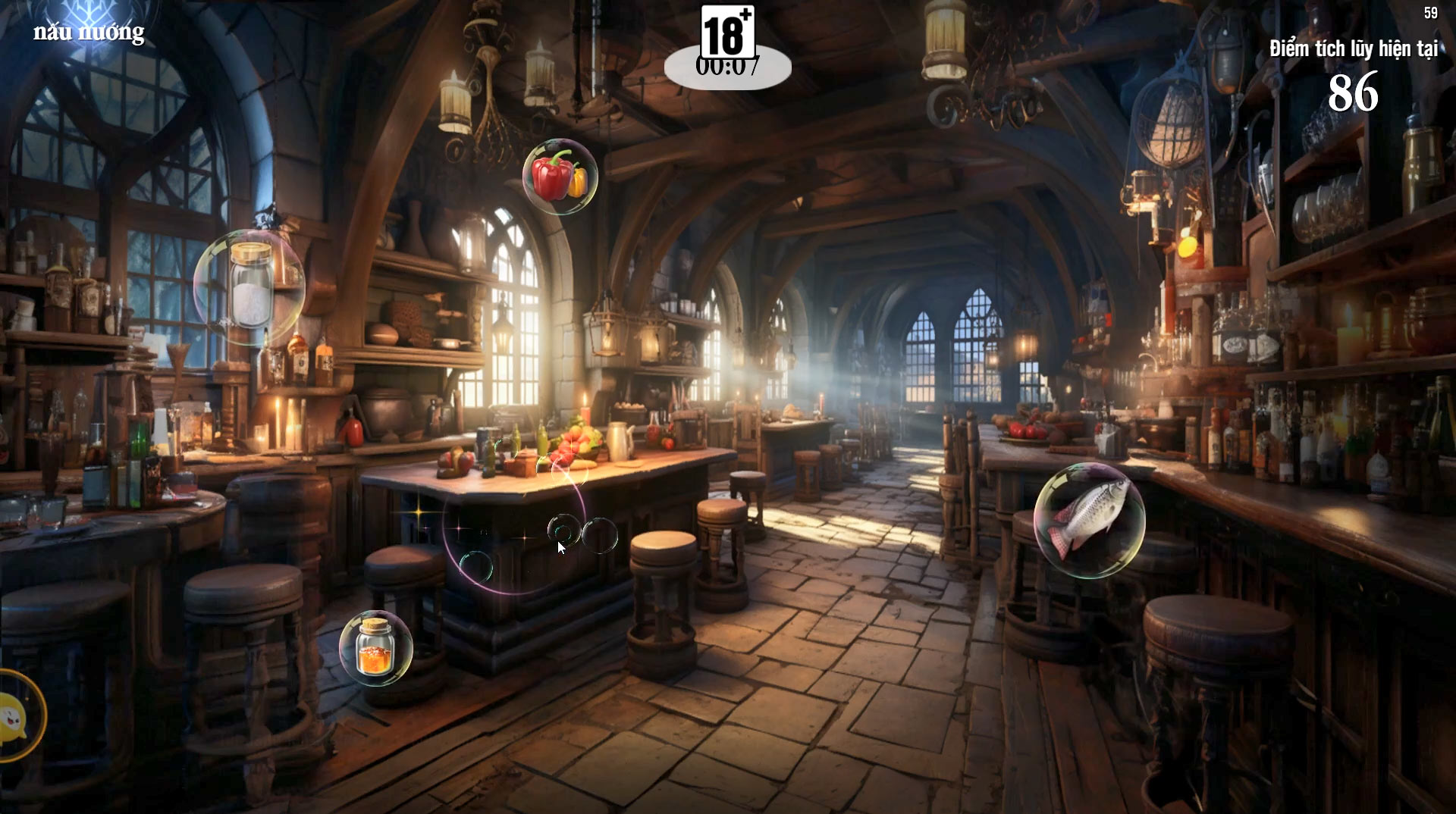Pop the bell pepper bubble
Screen dimensions: 1456x814
click(560, 177)
